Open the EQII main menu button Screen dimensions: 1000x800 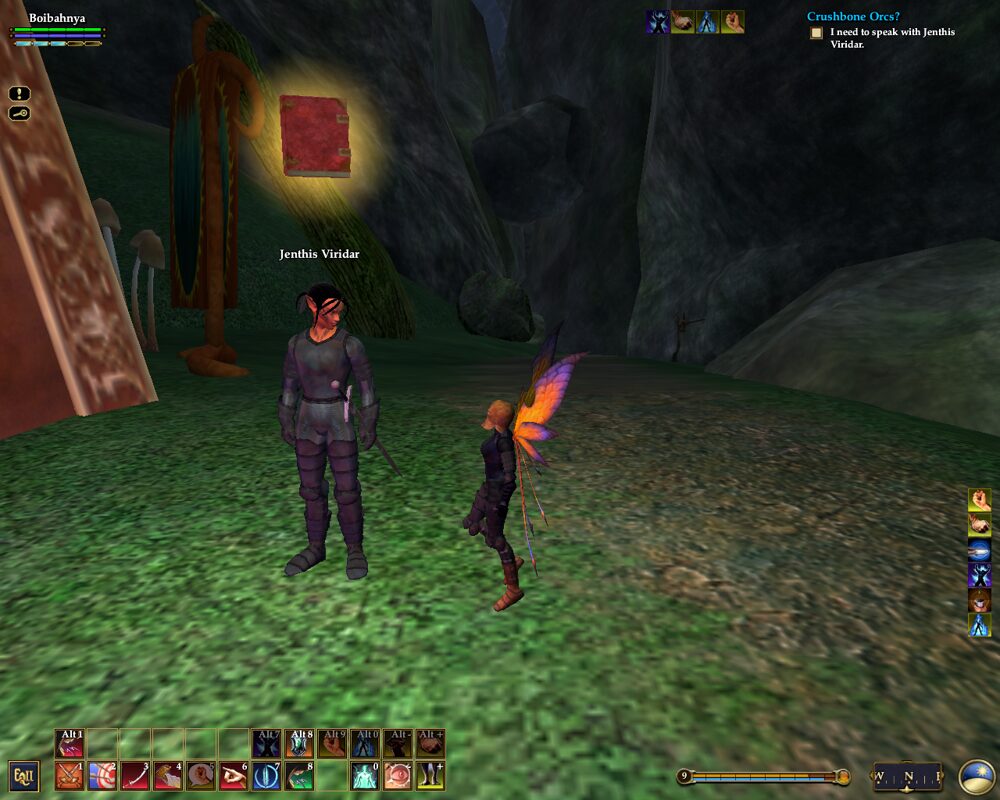(x=24, y=776)
